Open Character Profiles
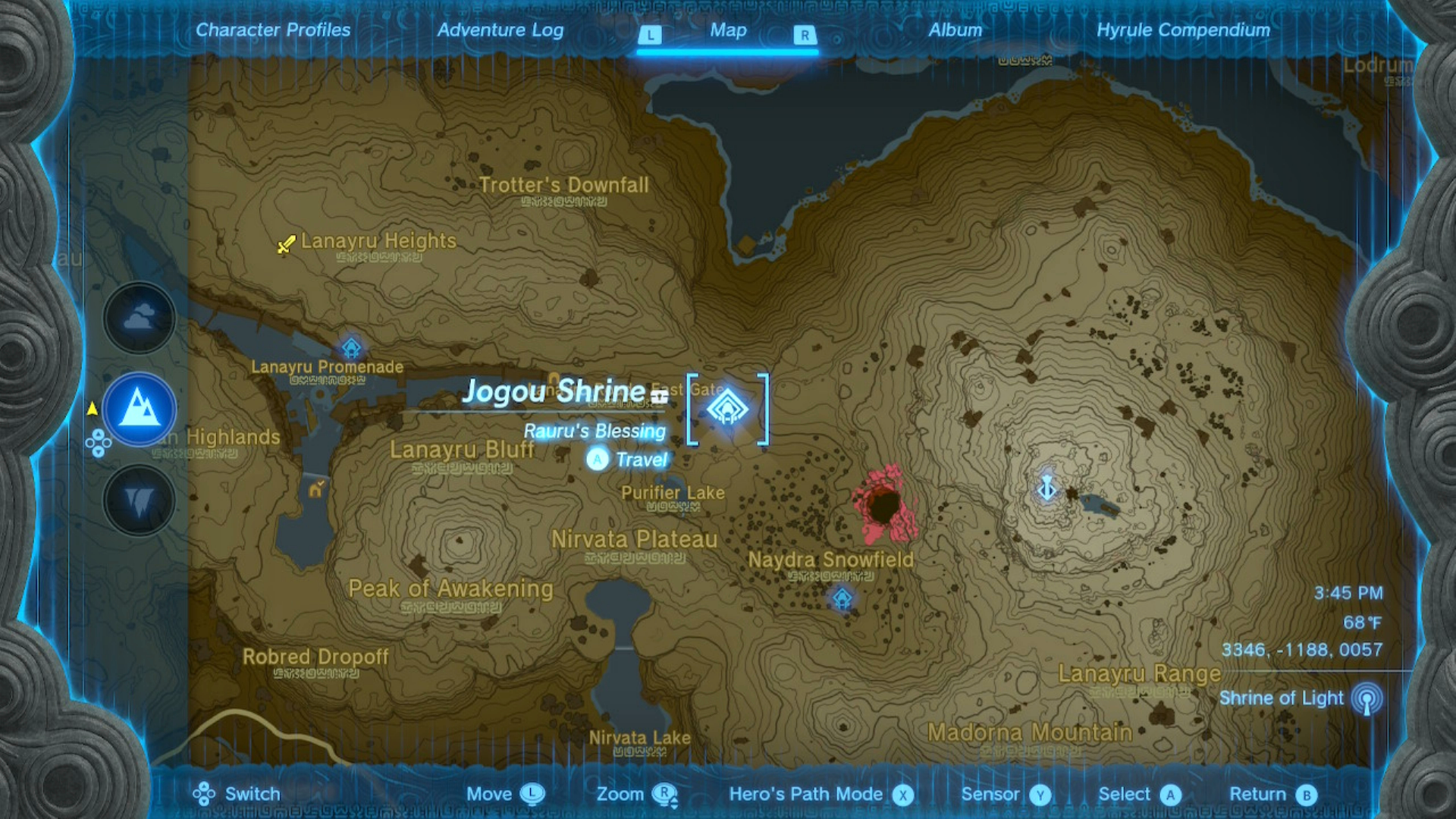Viewport: 1456px width, 819px height. [x=272, y=30]
